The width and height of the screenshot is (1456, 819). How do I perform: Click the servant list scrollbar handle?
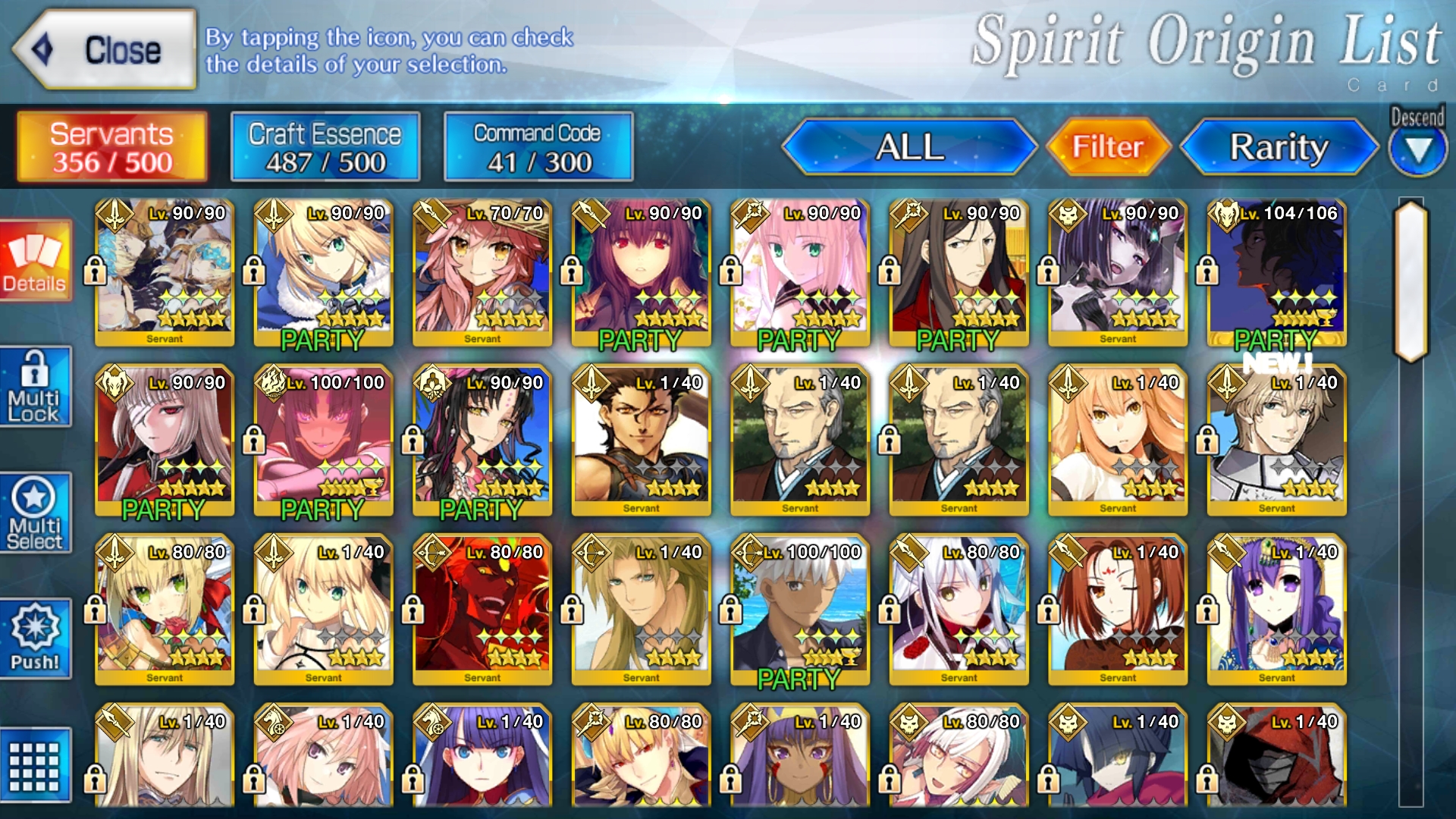pos(1410,281)
